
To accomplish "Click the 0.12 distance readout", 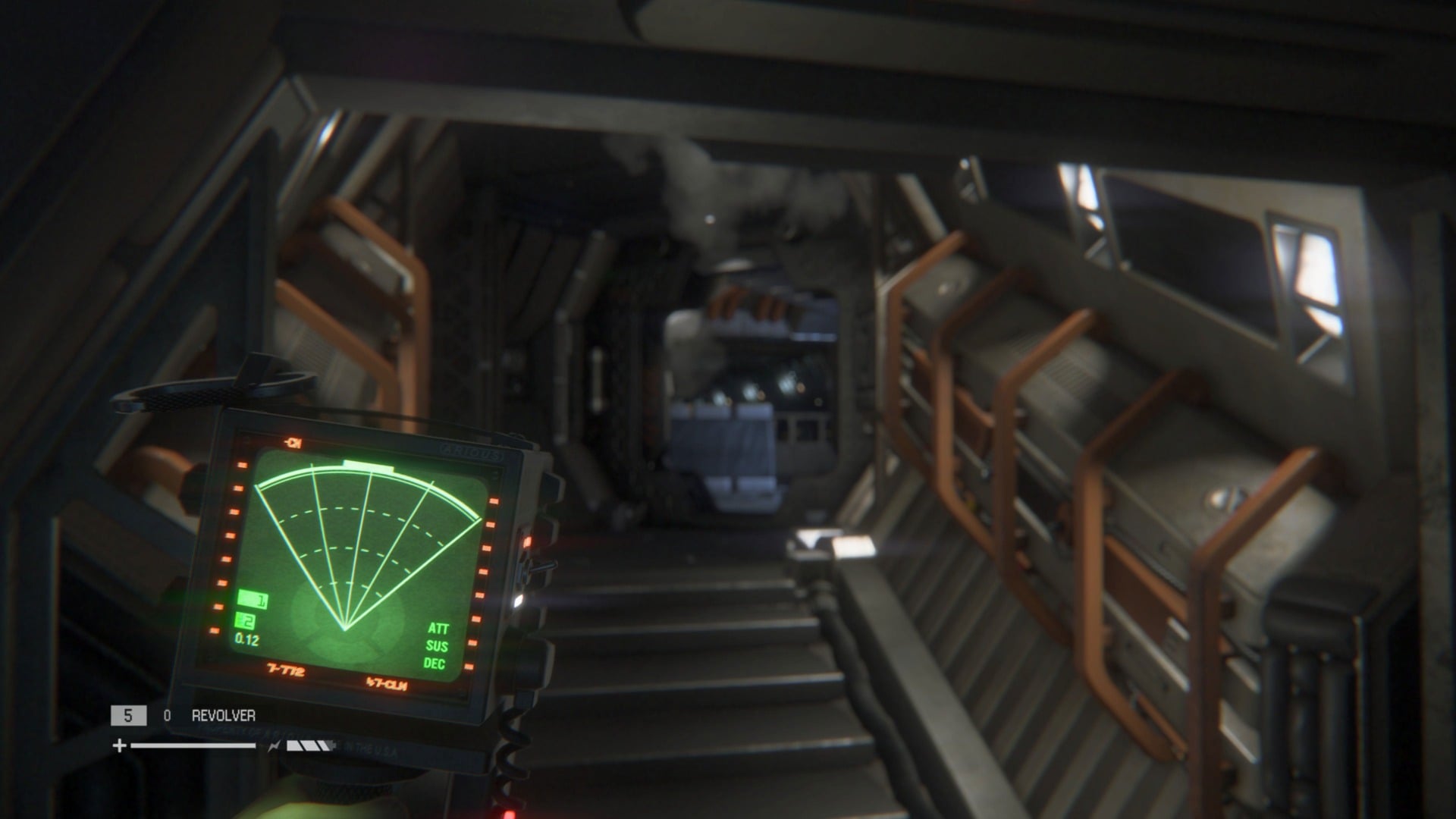I will coord(246,640).
